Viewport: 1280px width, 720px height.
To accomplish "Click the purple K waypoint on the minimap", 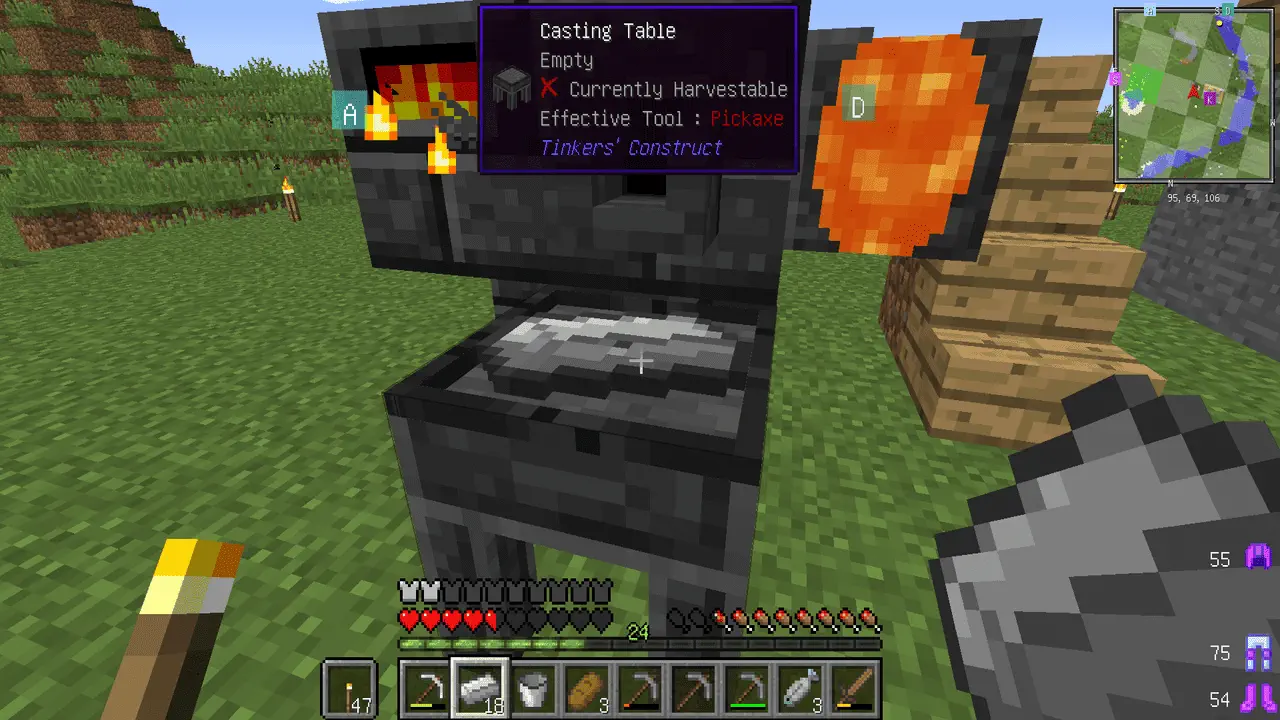I will pos(1211,97).
